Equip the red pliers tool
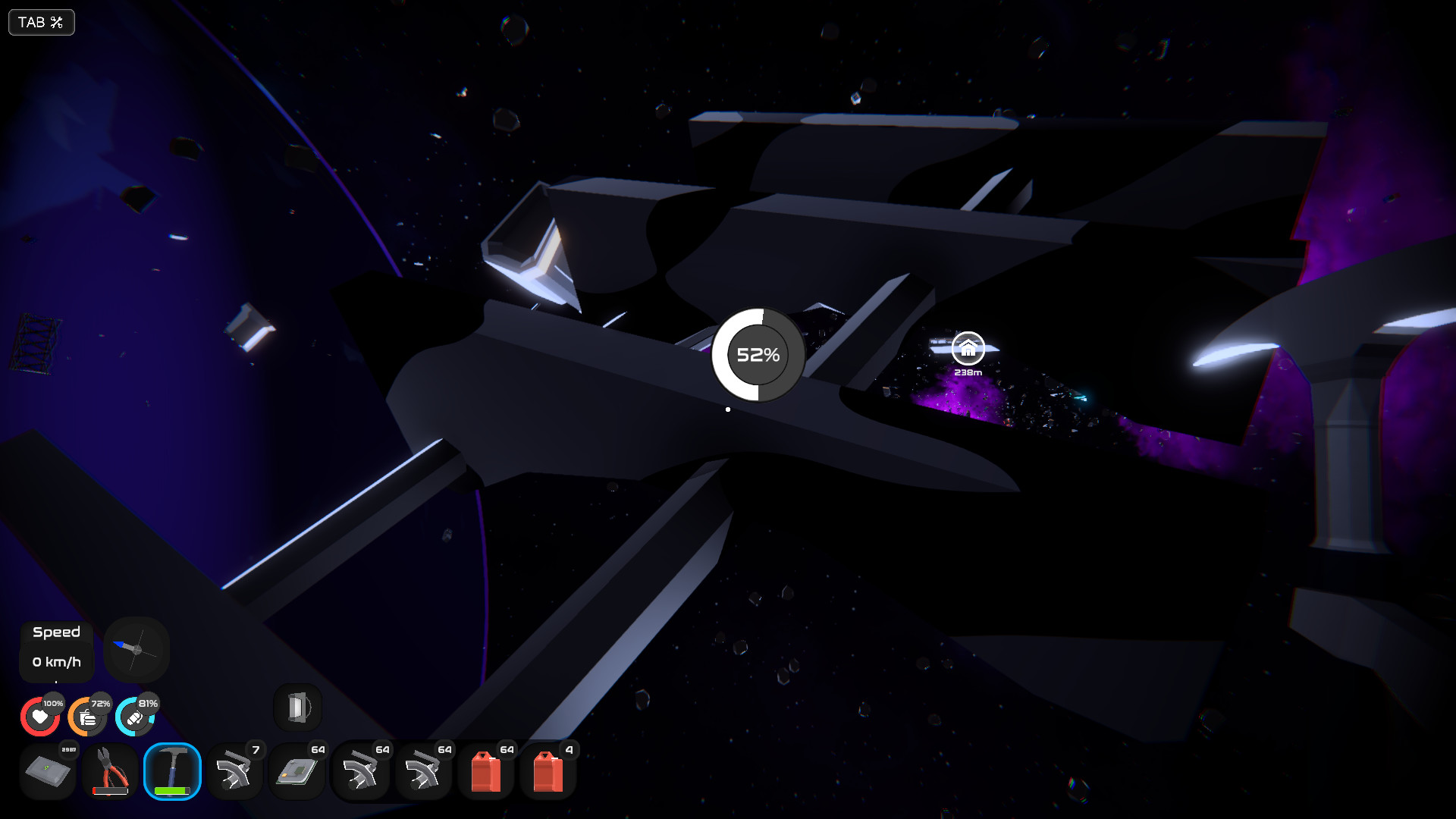The width and height of the screenshot is (1456, 819). click(x=109, y=771)
